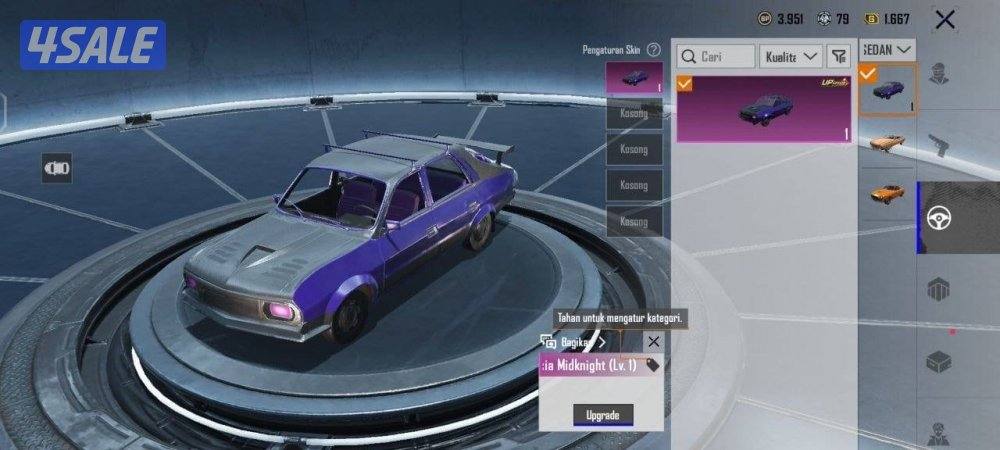Image resolution: width=1000 pixels, height=450 pixels.
Task: Close the vehicle inventory screen
Action: [x=944, y=18]
